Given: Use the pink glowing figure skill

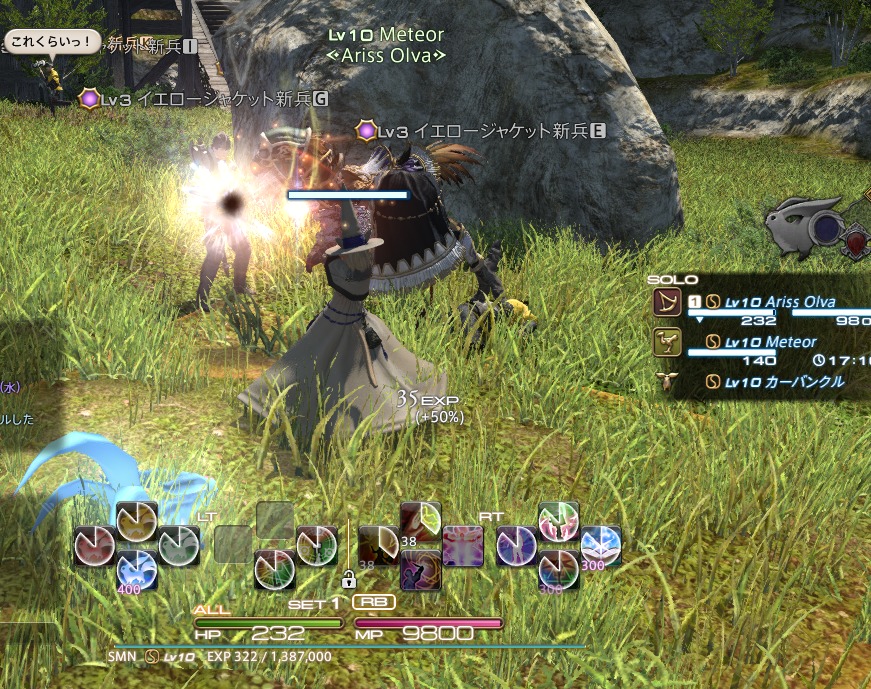Looking at the screenshot, I should coord(463,546).
